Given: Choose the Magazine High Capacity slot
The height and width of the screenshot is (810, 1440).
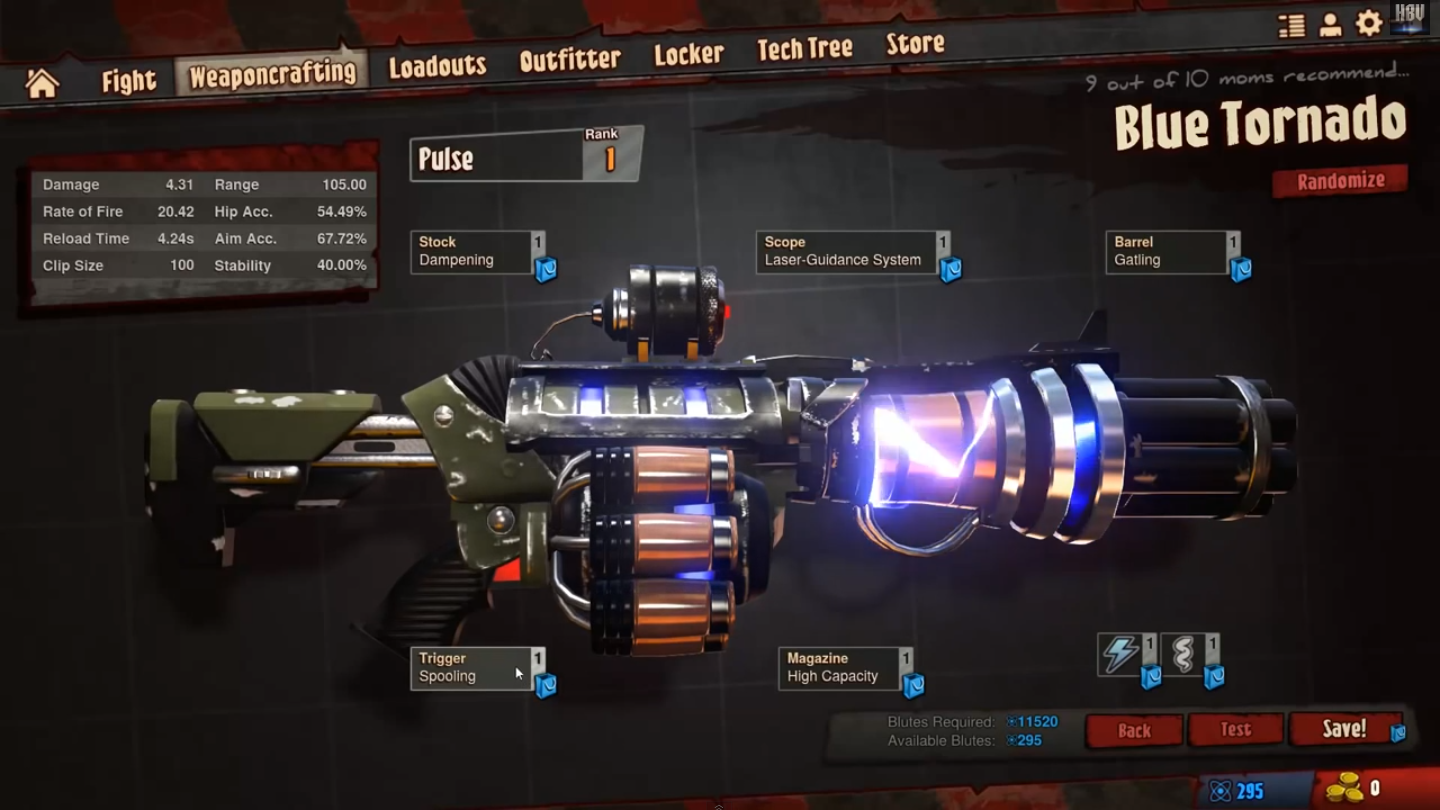Looking at the screenshot, I should tap(839, 668).
